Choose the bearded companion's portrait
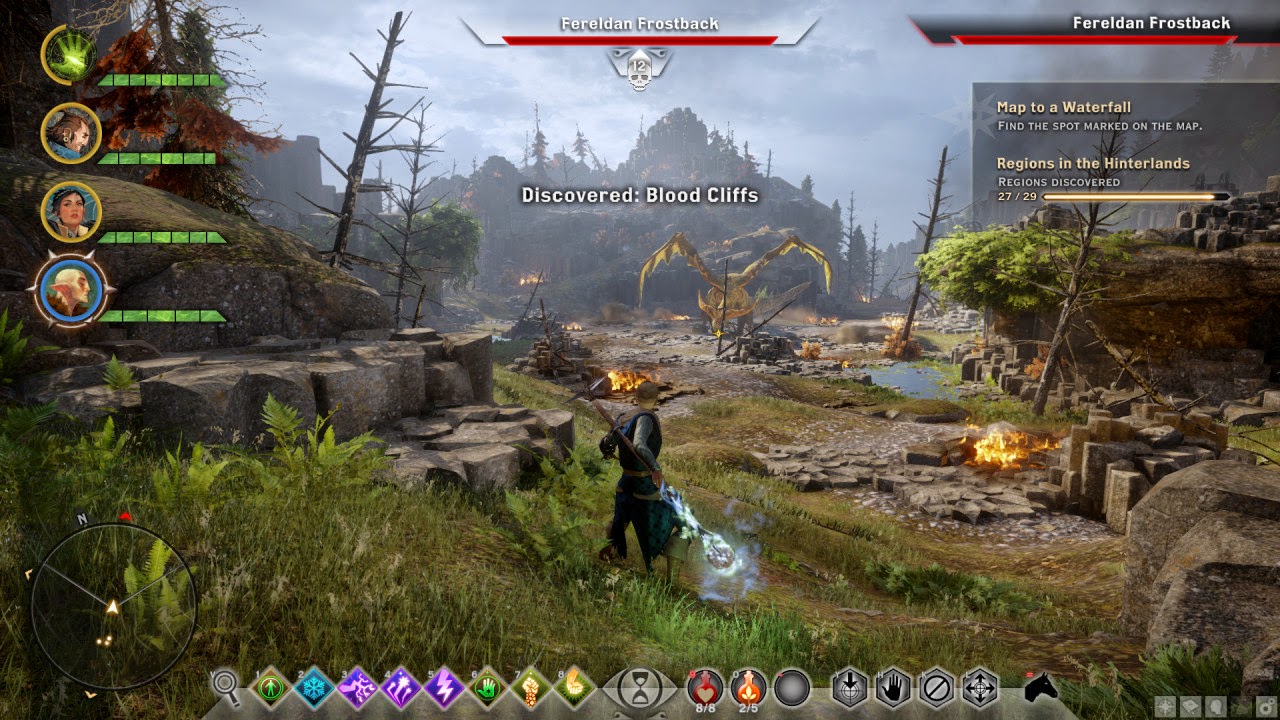 pos(70,132)
